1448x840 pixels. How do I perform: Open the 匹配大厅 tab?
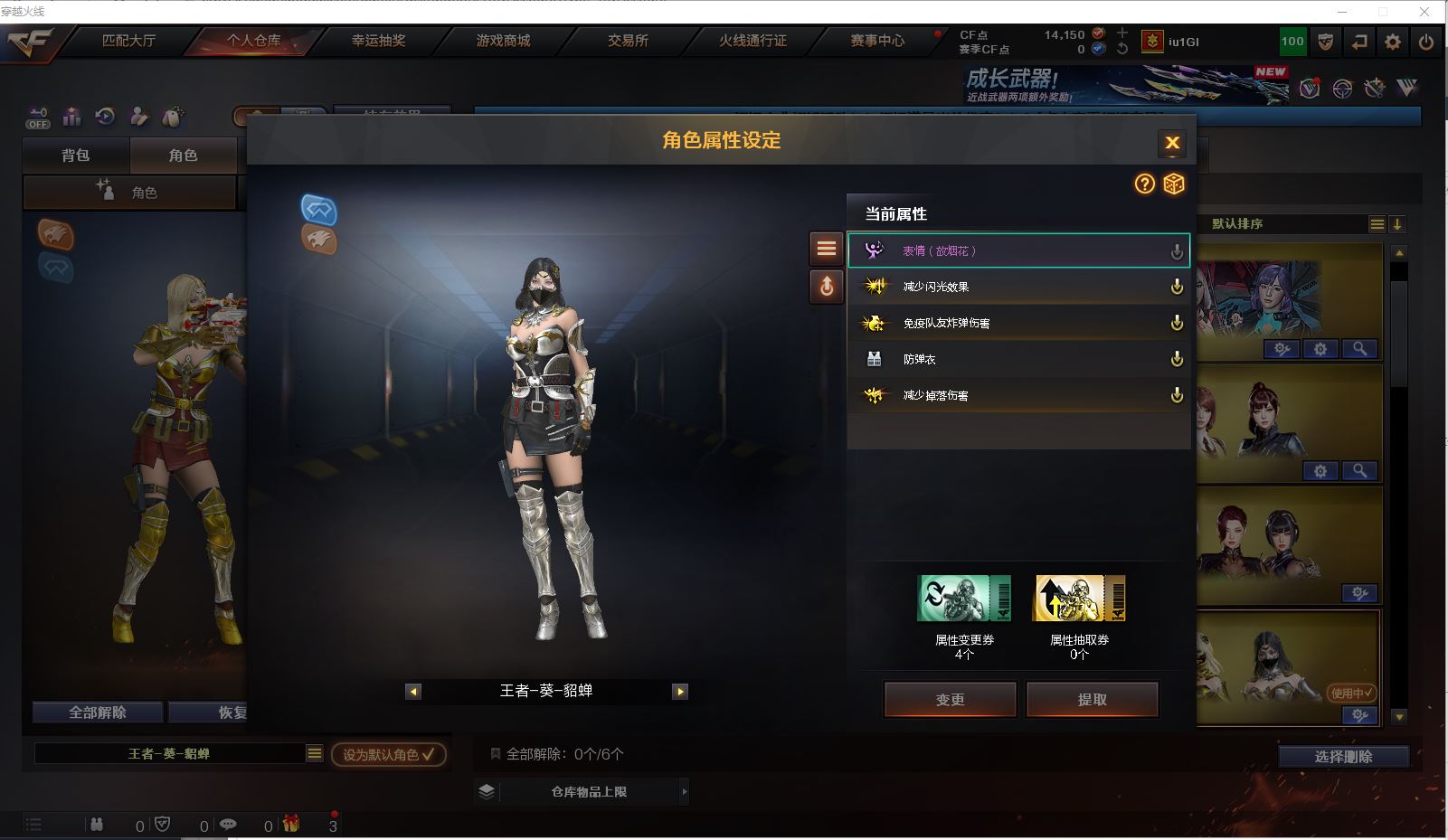pos(128,41)
